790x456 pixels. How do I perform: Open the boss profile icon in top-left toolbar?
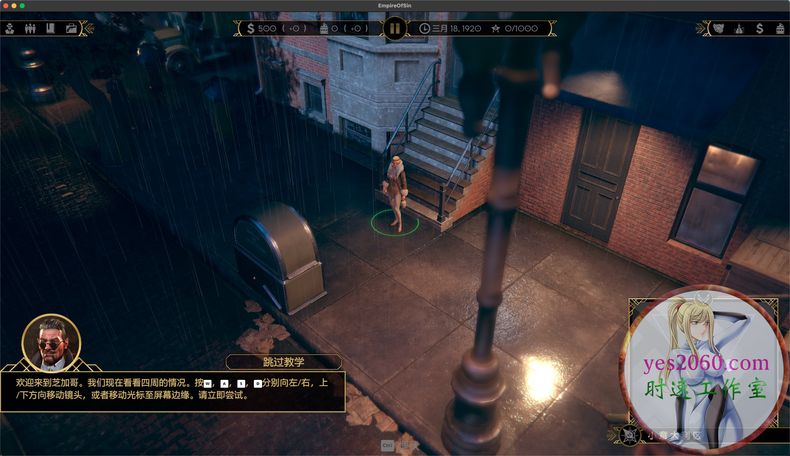click(9, 28)
